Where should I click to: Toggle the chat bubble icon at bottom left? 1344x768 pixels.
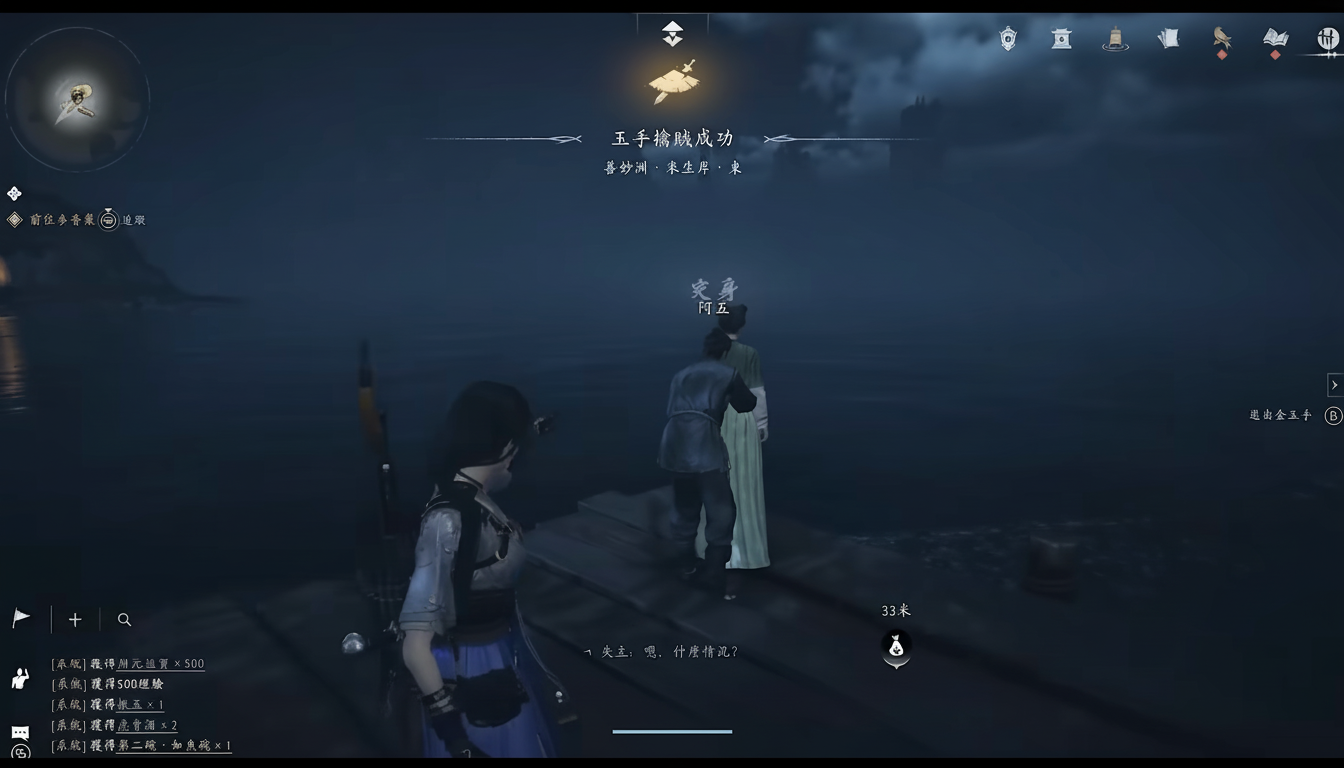coord(20,732)
